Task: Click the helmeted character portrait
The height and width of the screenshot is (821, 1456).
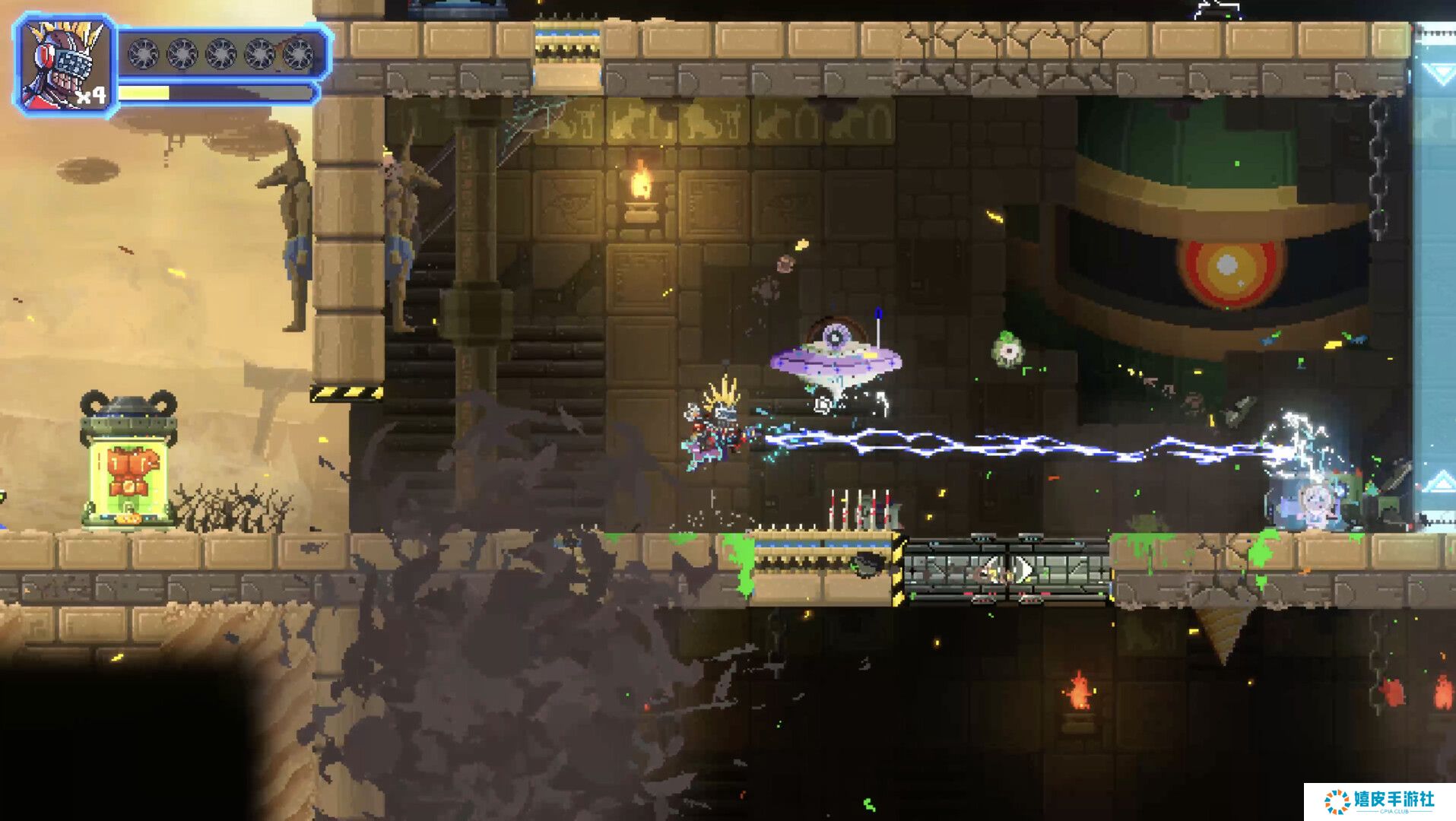Action: pyautogui.click(x=65, y=65)
